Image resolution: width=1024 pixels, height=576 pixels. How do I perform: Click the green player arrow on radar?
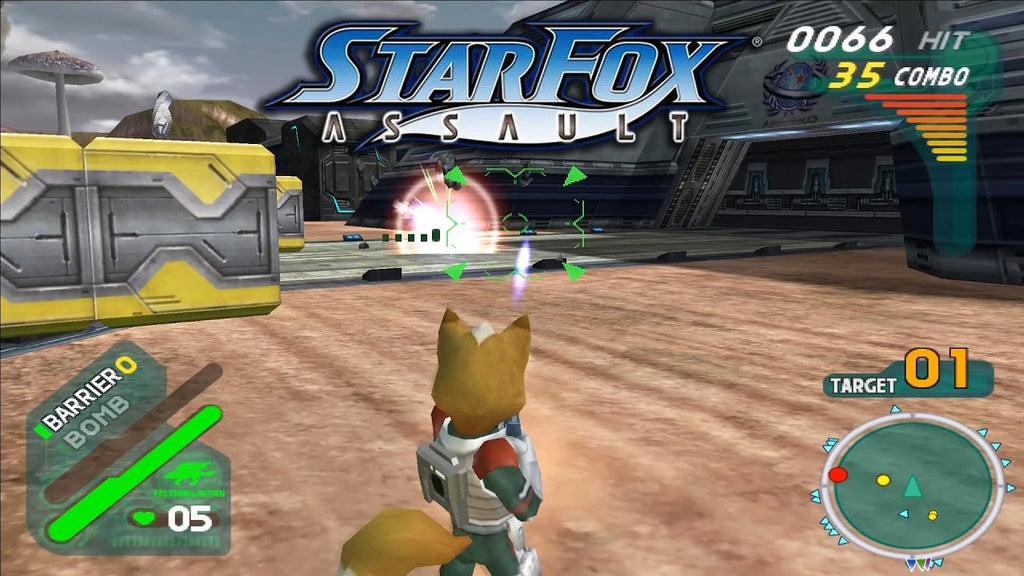click(x=912, y=486)
